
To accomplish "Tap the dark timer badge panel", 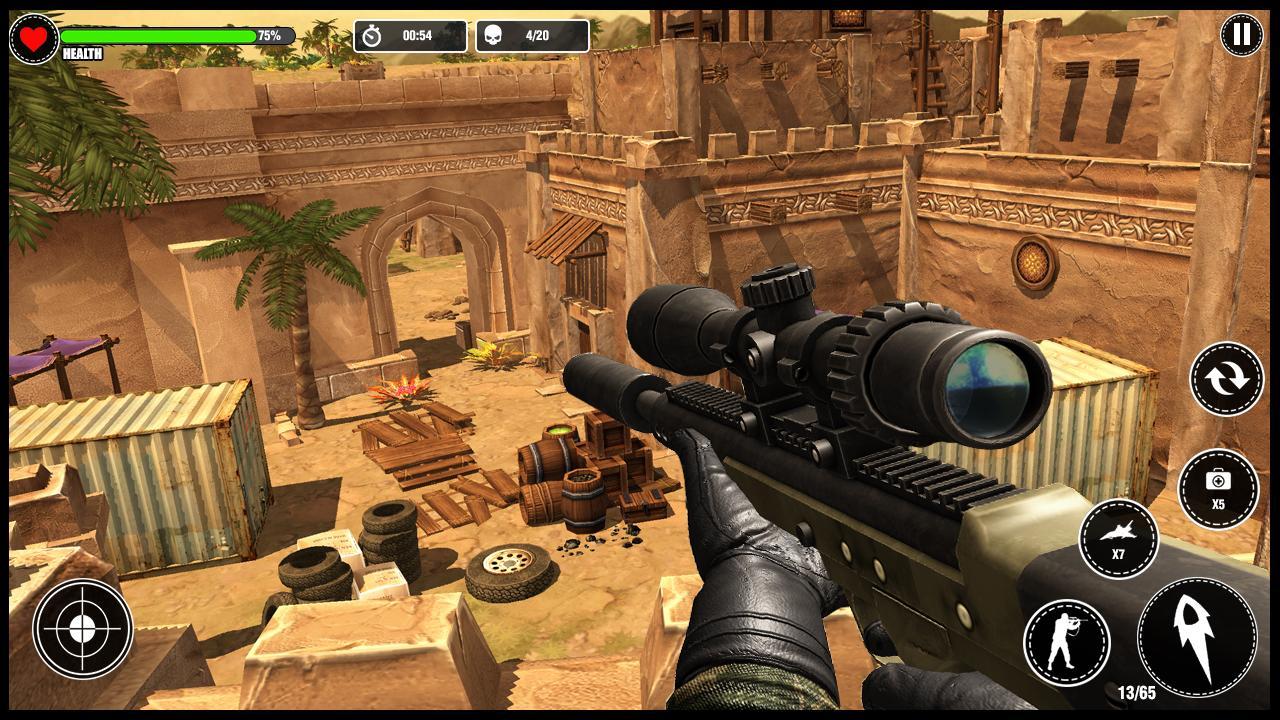I will click(x=410, y=36).
